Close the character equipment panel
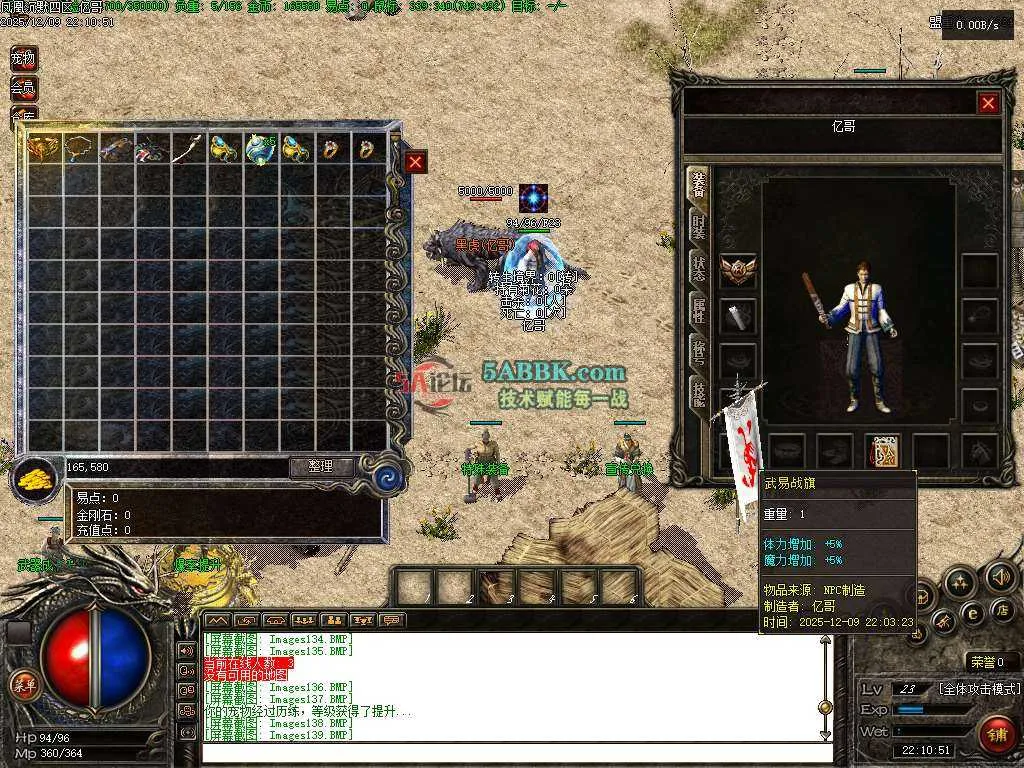1024x768 pixels. 988,103
